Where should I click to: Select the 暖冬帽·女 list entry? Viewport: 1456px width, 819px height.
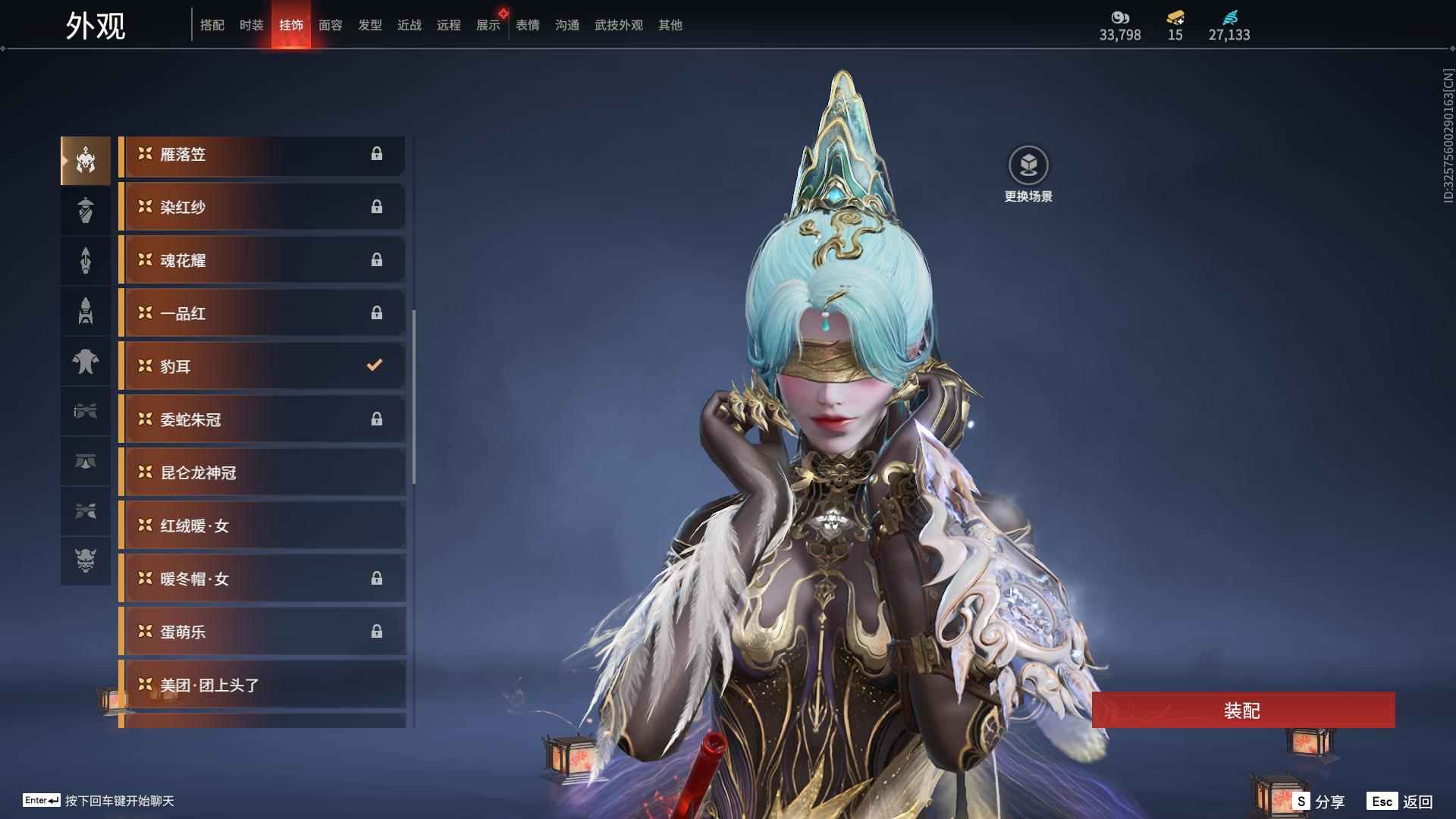point(262,579)
